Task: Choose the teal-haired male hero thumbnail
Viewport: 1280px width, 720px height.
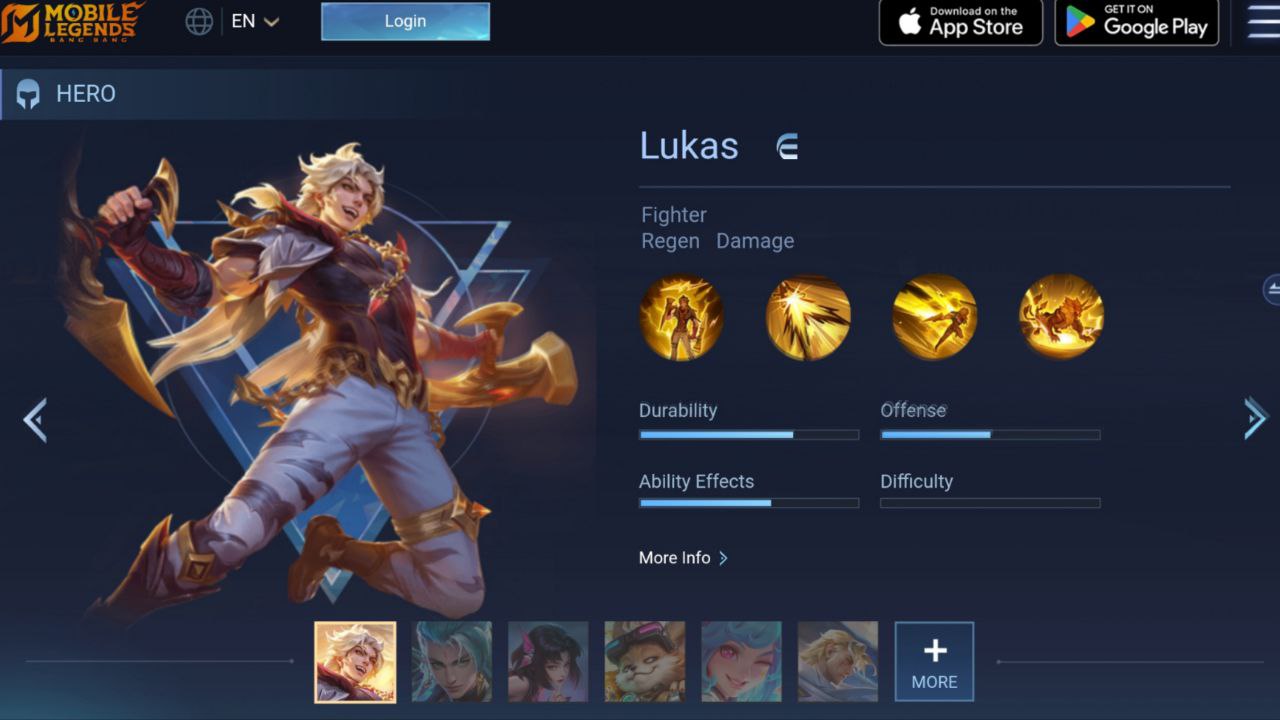Action: click(452, 661)
